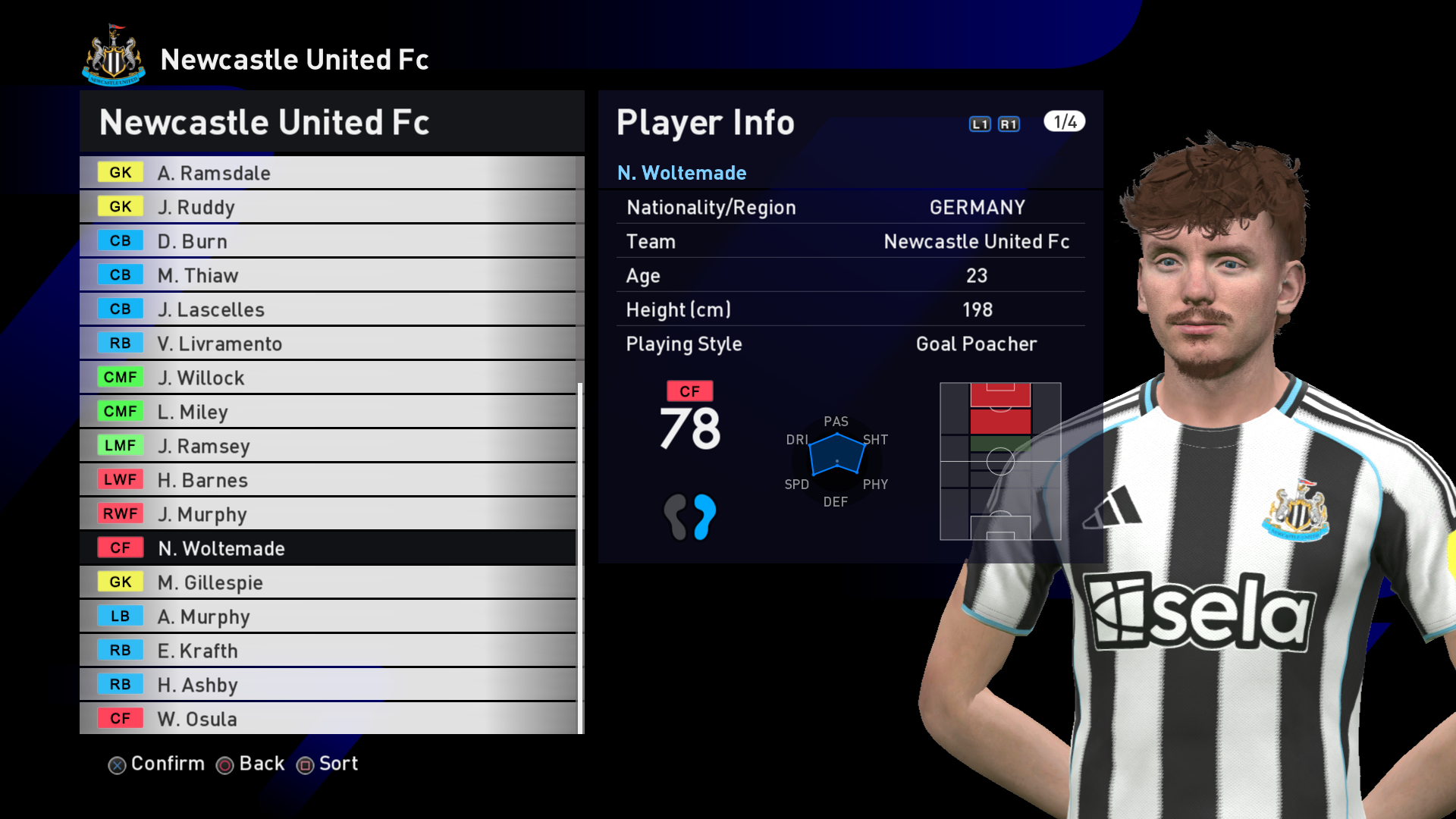Screen dimensions: 1456x819
Task: Select left-back A. Murphy
Action: (328, 617)
